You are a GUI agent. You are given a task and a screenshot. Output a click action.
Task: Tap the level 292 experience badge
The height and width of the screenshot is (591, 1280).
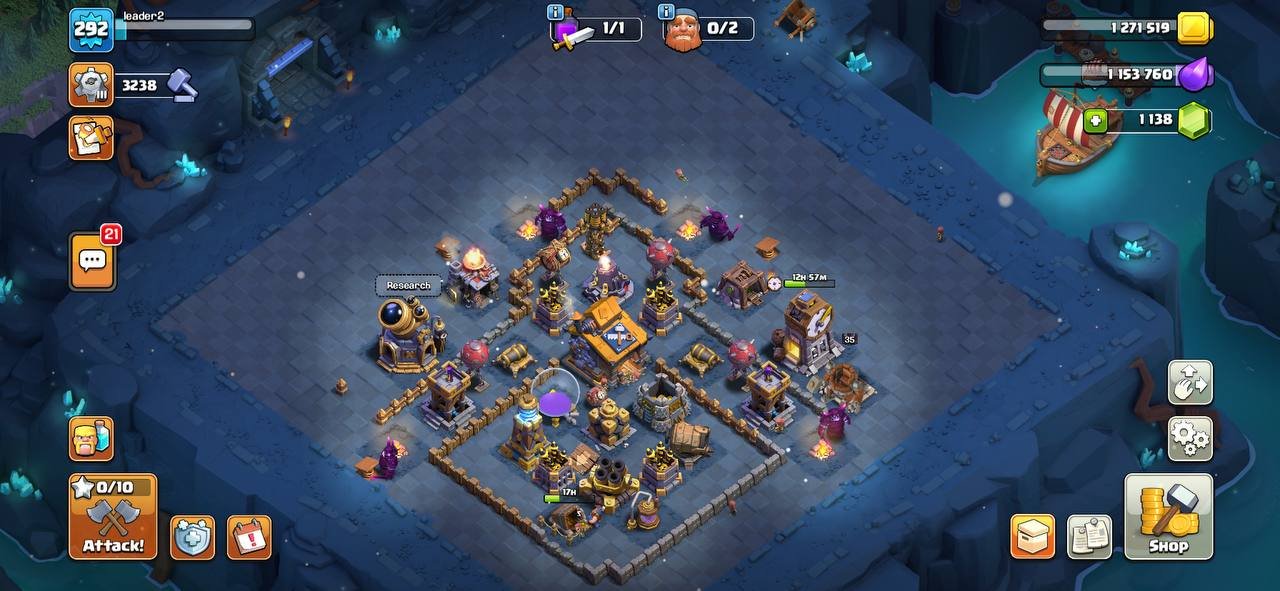[91, 30]
